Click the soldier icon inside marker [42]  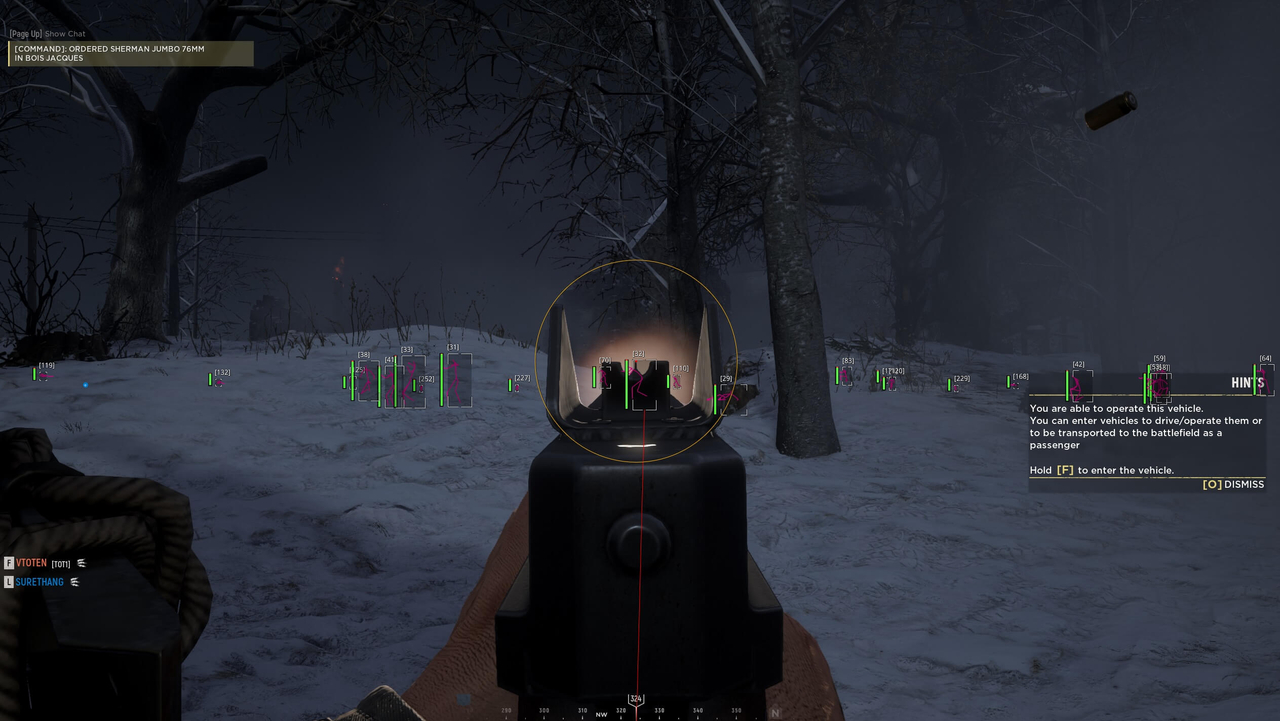(x=1078, y=387)
